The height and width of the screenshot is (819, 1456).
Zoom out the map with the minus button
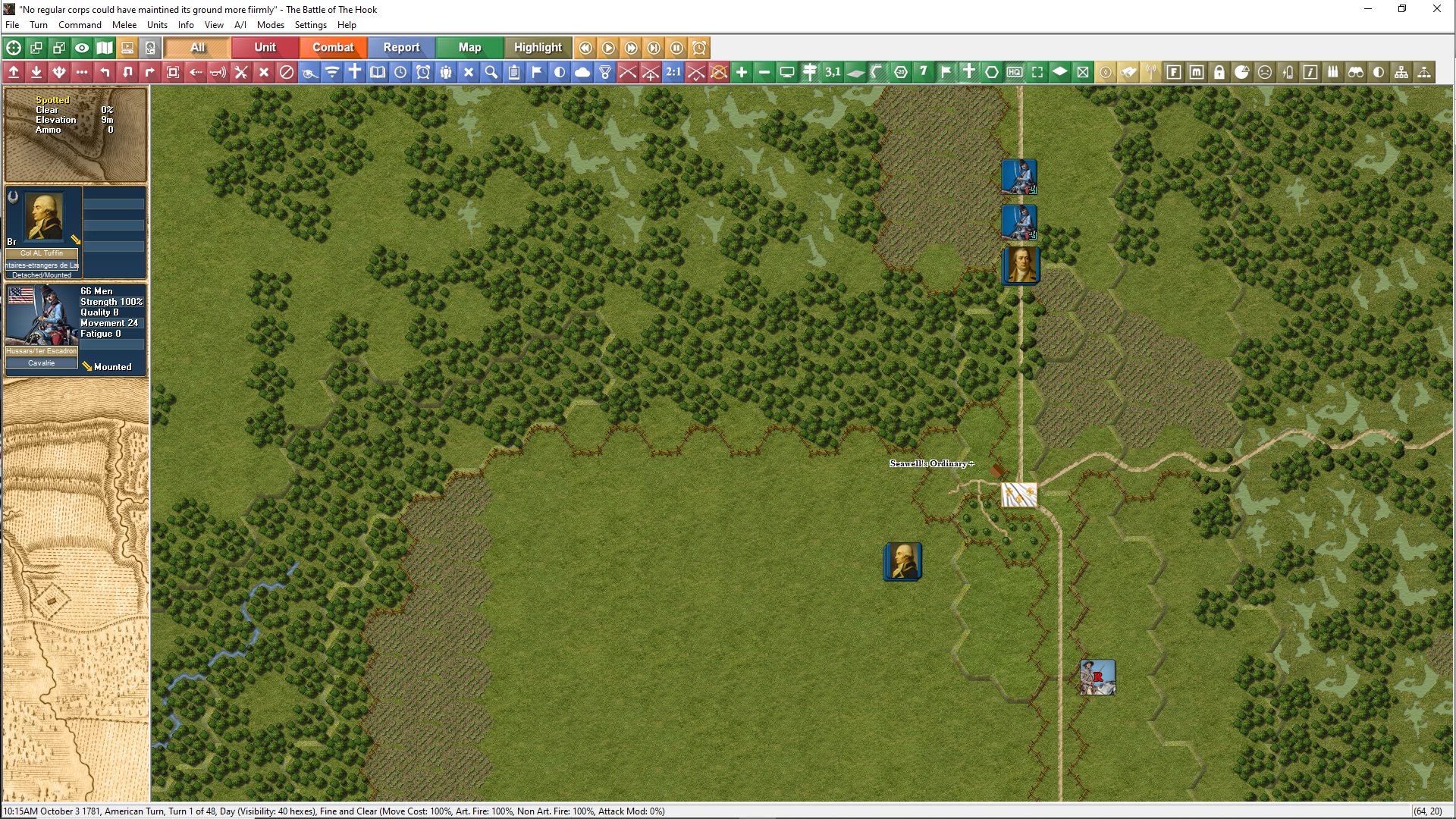764,72
